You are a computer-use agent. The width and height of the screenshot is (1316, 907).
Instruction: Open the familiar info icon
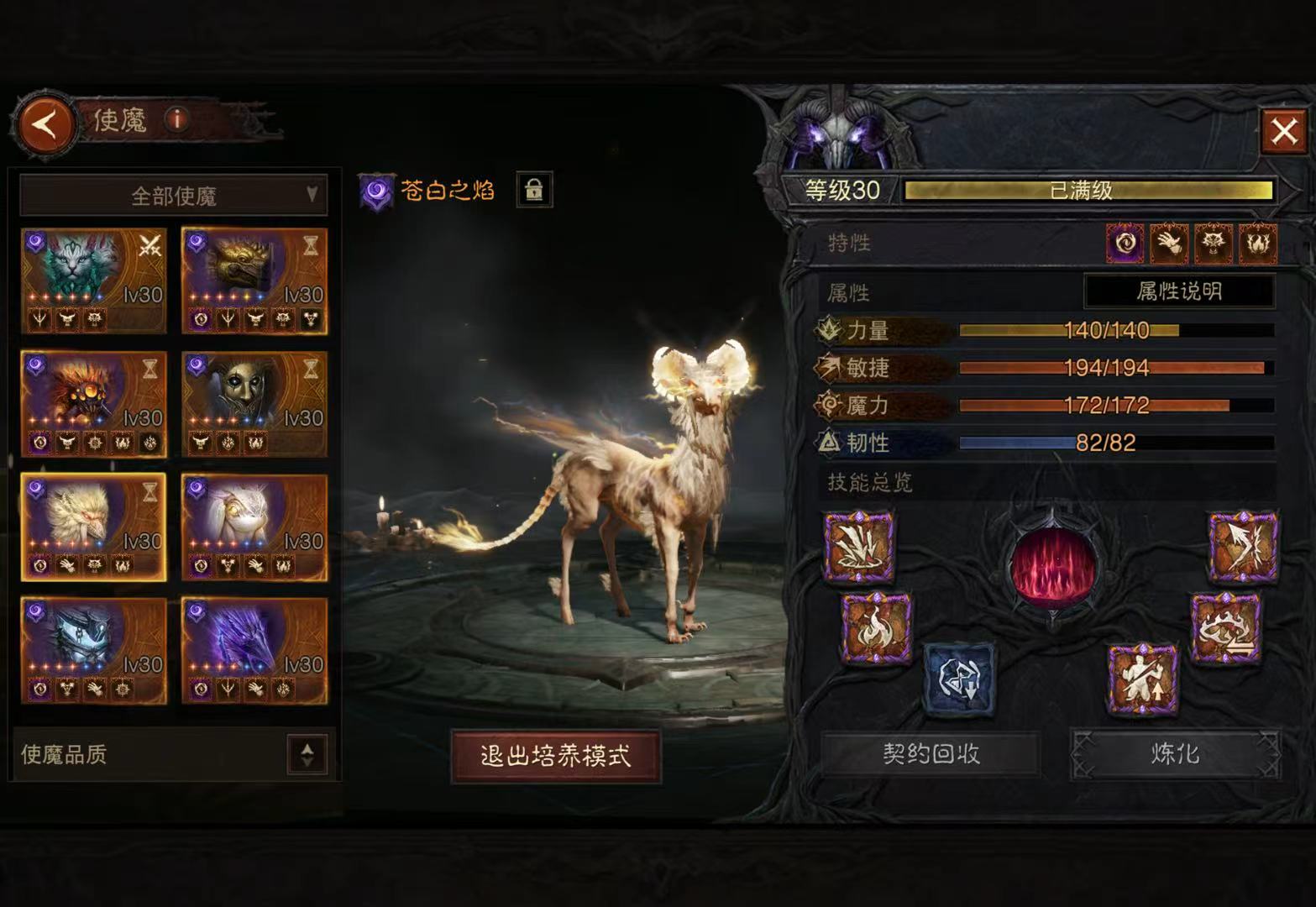click(x=176, y=119)
